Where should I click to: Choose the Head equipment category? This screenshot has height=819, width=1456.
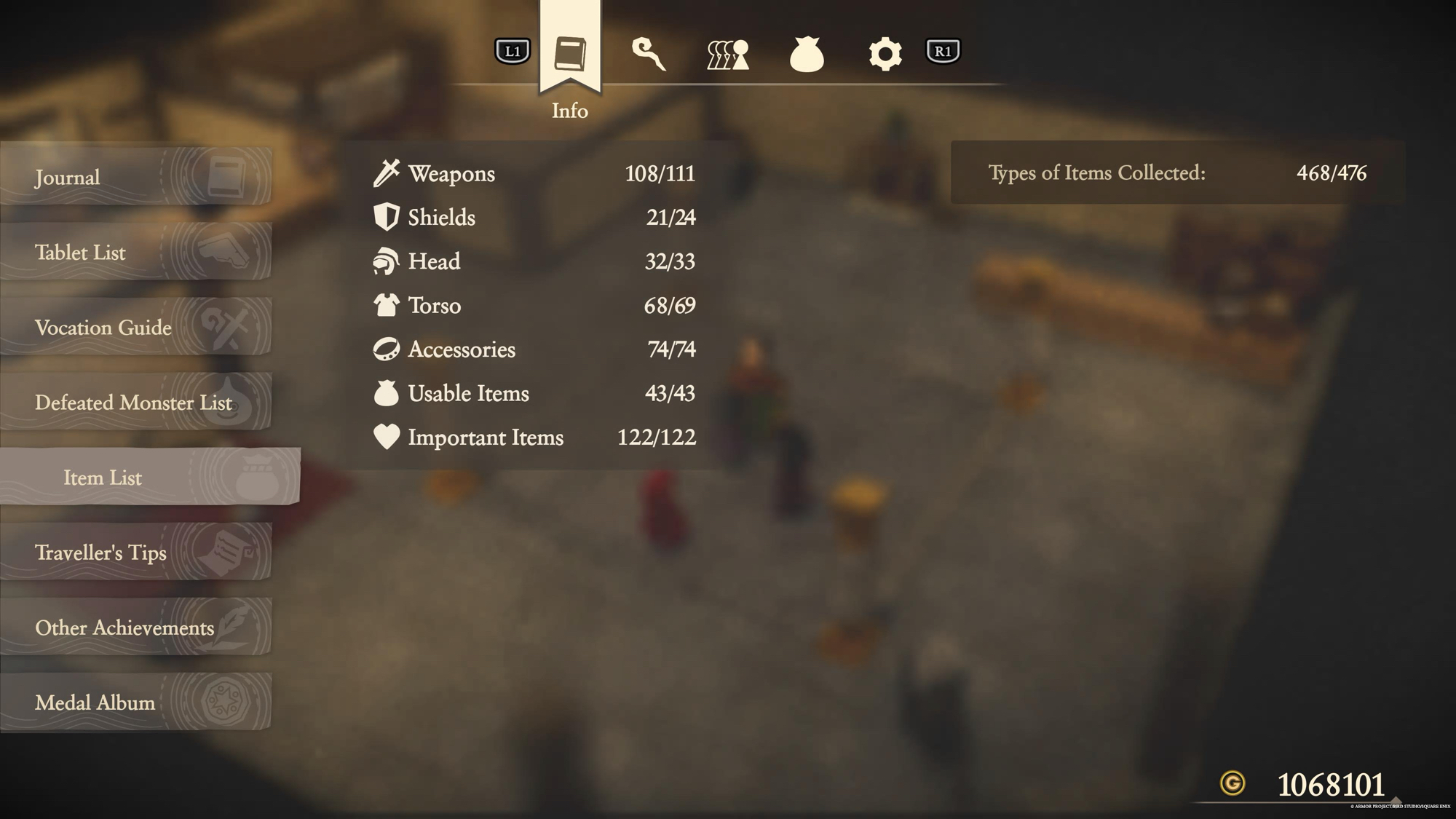(x=534, y=261)
